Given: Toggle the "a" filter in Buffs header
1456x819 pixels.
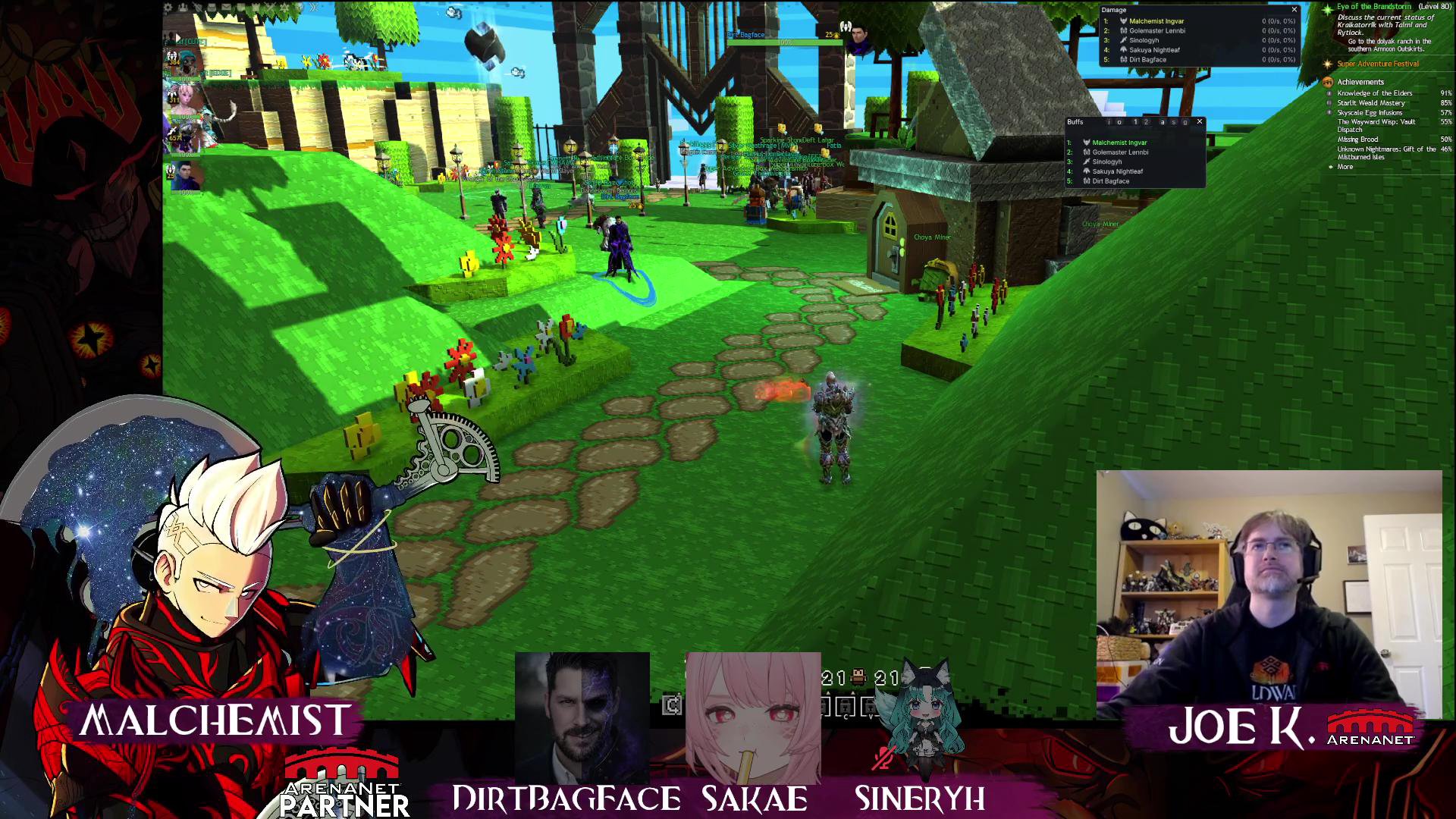Looking at the screenshot, I should (1162, 122).
